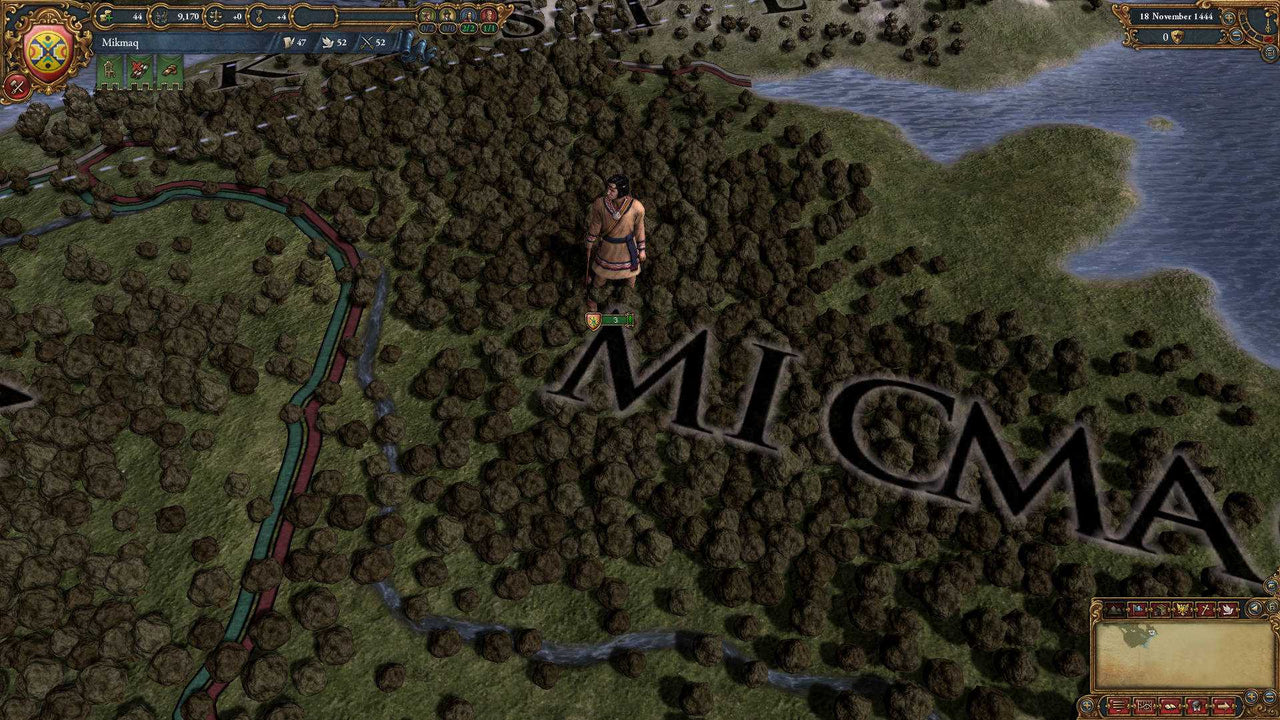1280x720 pixels.
Task: Pause the game using the pendulum clock
Action: [x=1268, y=22]
